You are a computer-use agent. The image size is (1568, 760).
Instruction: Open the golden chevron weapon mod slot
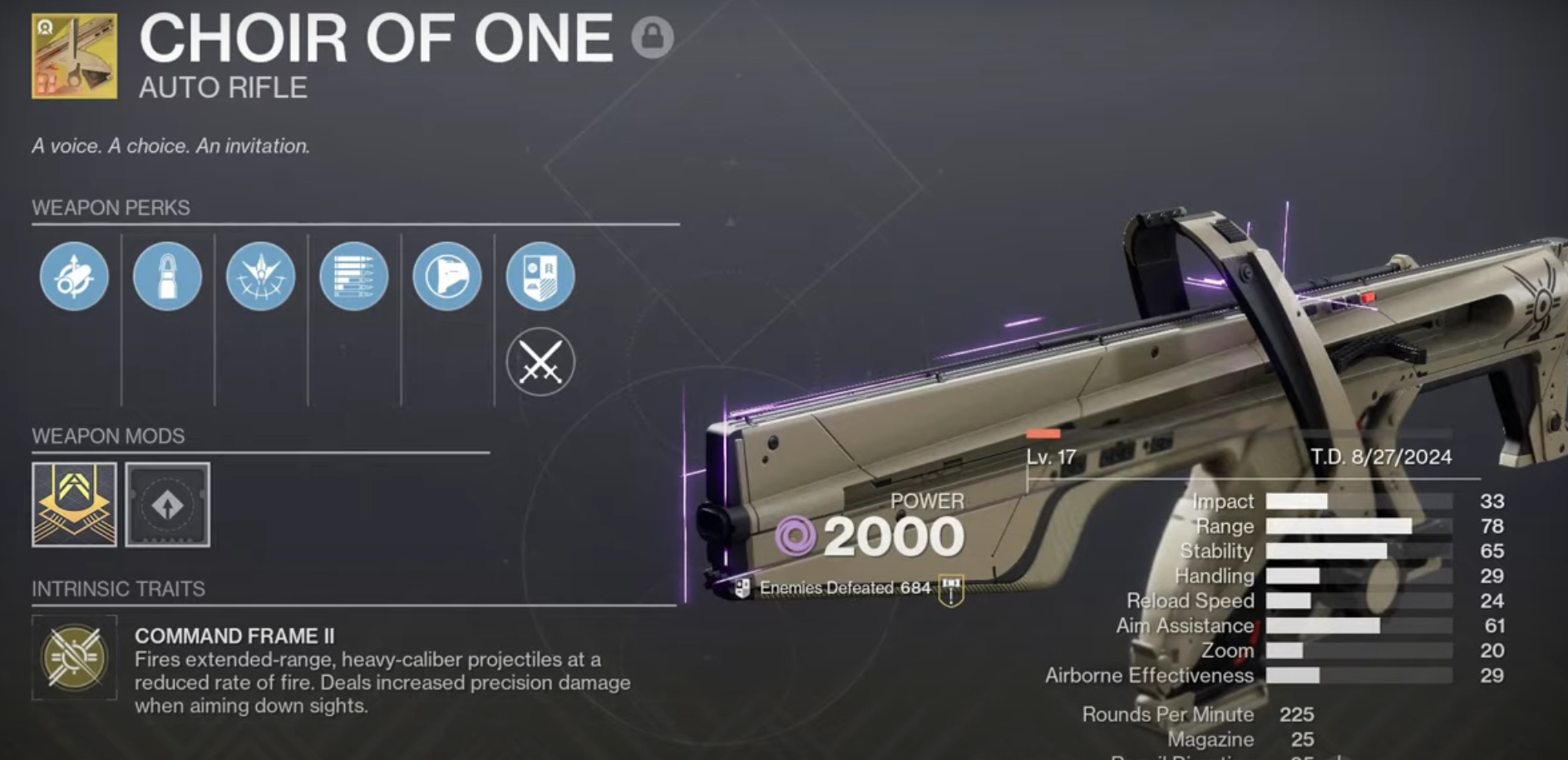point(74,505)
